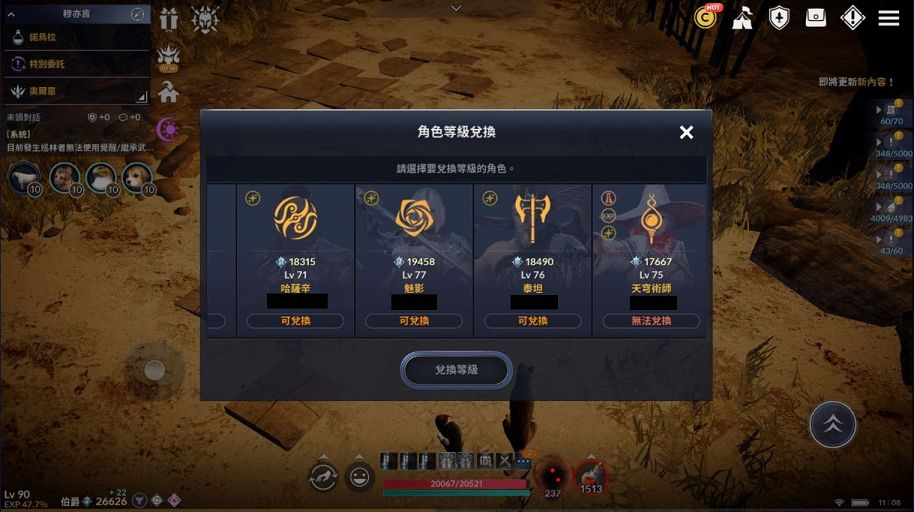Close the 角色等級兌換 dialog
The width and height of the screenshot is (914, 512).
(x=686, y=132)
